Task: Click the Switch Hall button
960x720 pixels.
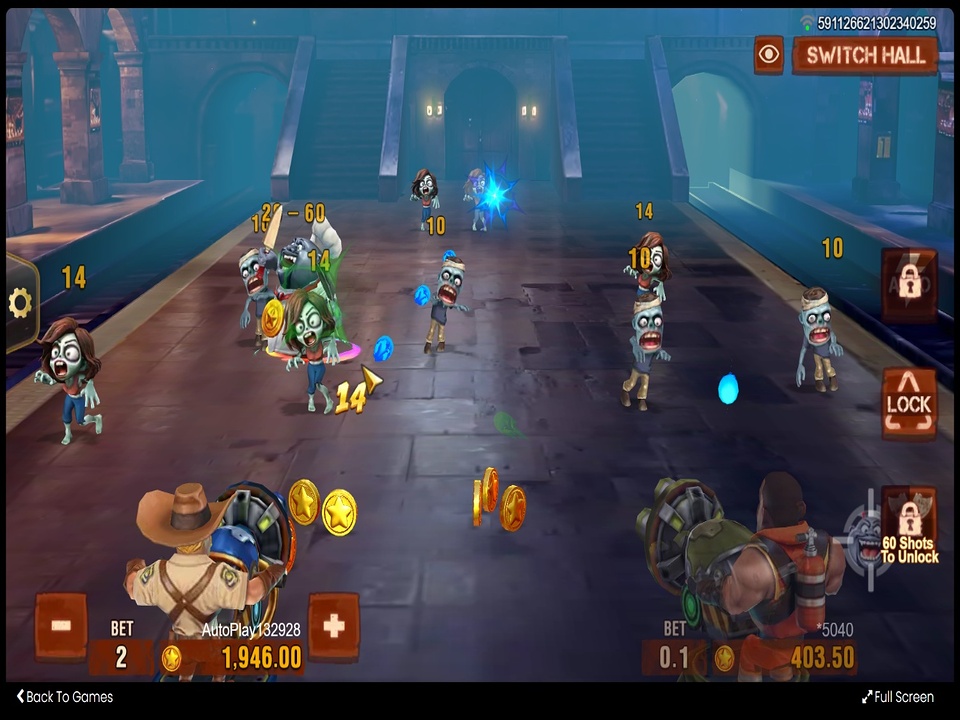Action: (865, 56)
